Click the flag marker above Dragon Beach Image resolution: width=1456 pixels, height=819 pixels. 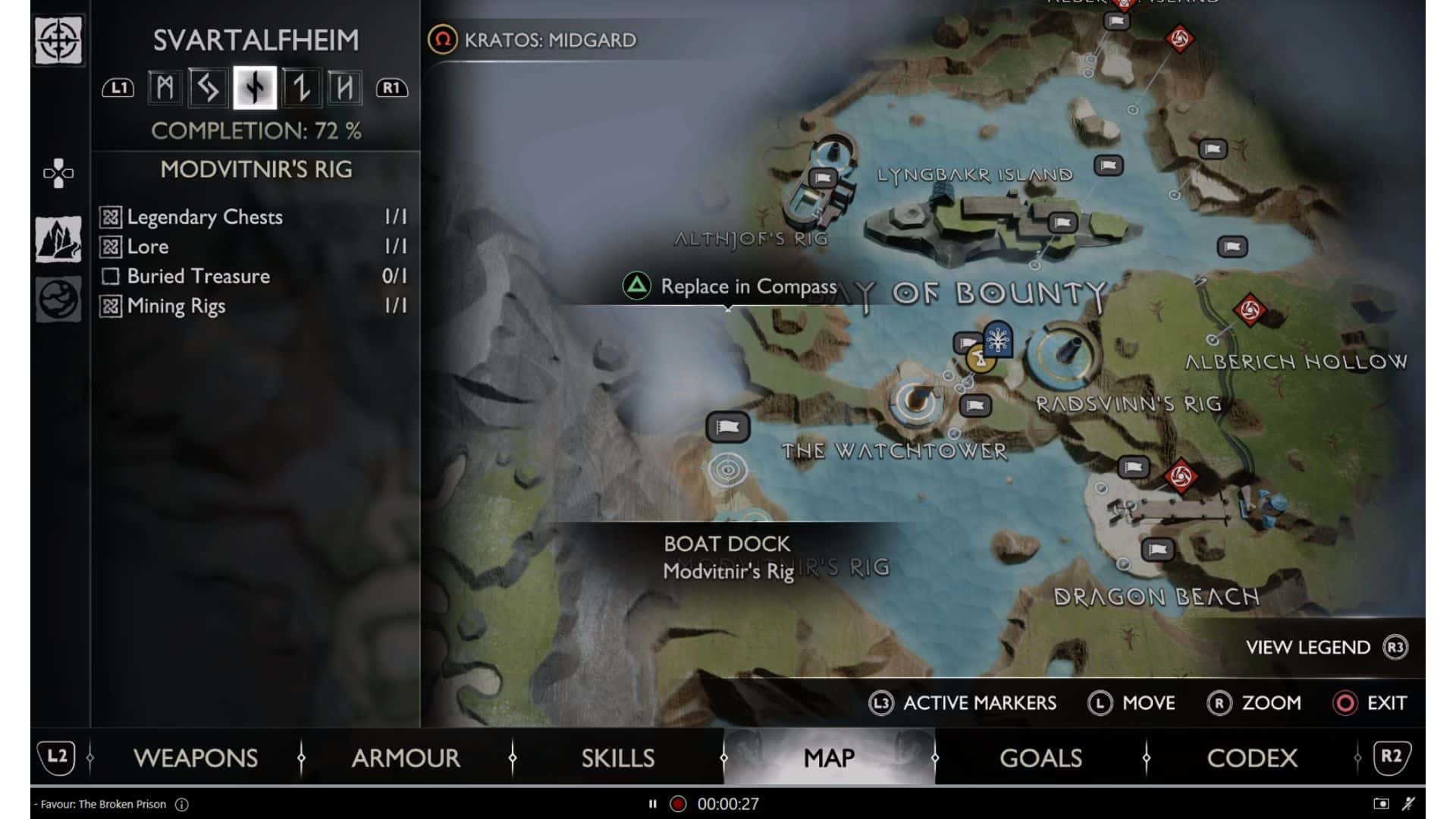tap(1157, 549)
